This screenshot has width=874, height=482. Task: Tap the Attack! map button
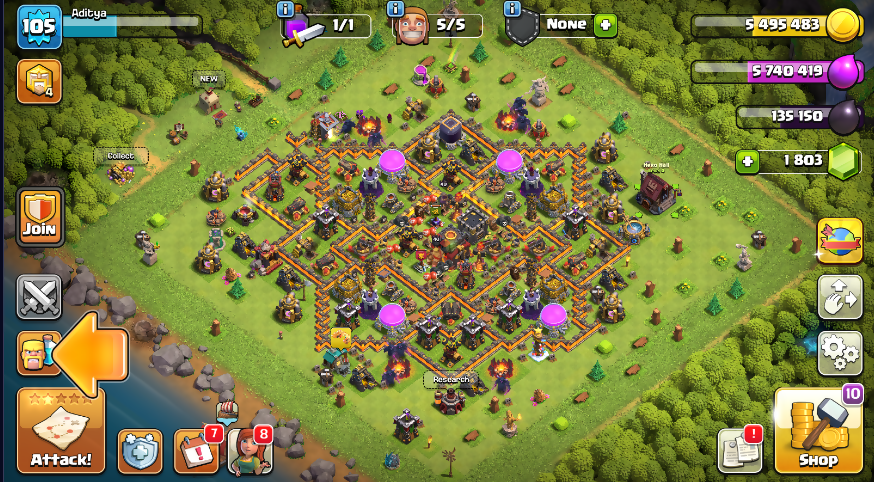tap(60, 430)
